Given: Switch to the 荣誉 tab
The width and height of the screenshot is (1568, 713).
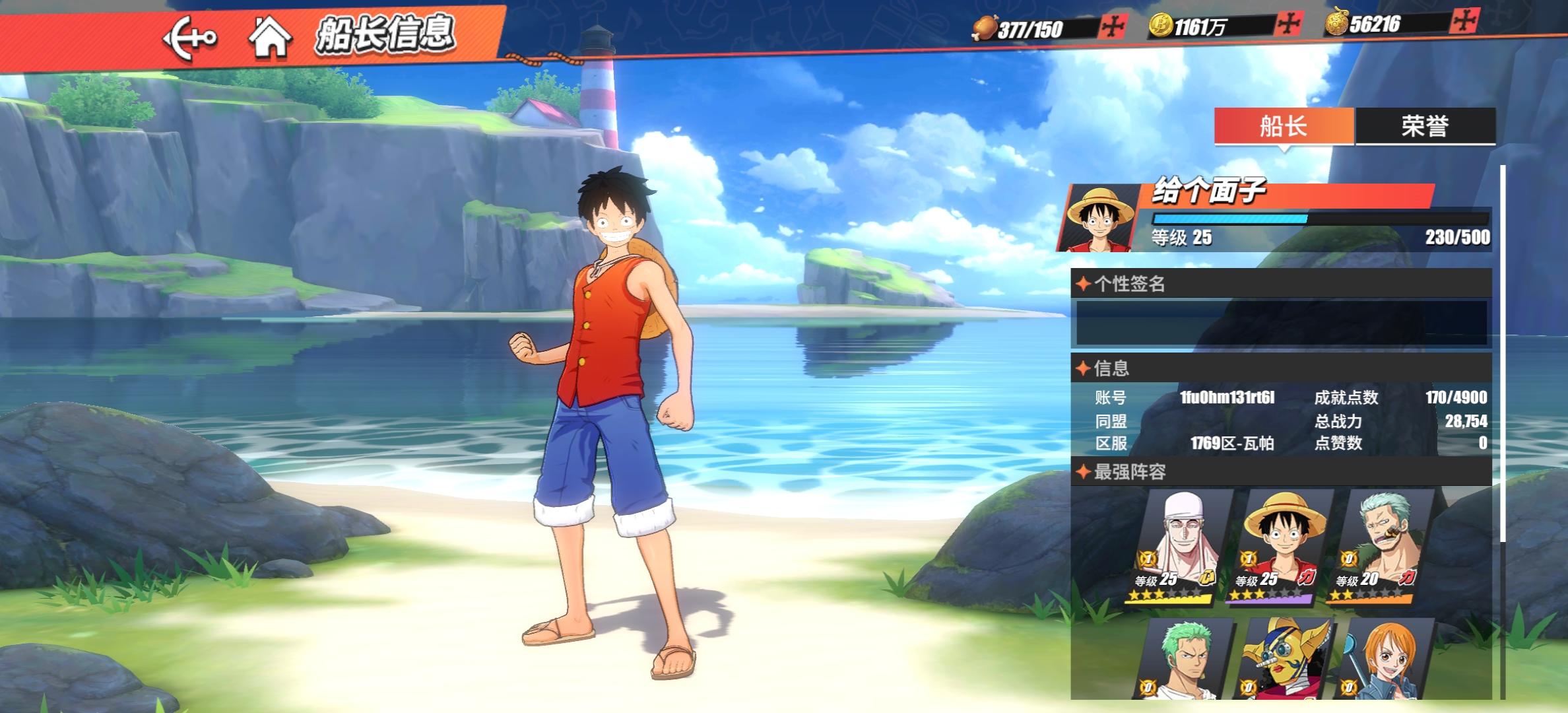Looking at the screenshot, I should [1425, 125].
